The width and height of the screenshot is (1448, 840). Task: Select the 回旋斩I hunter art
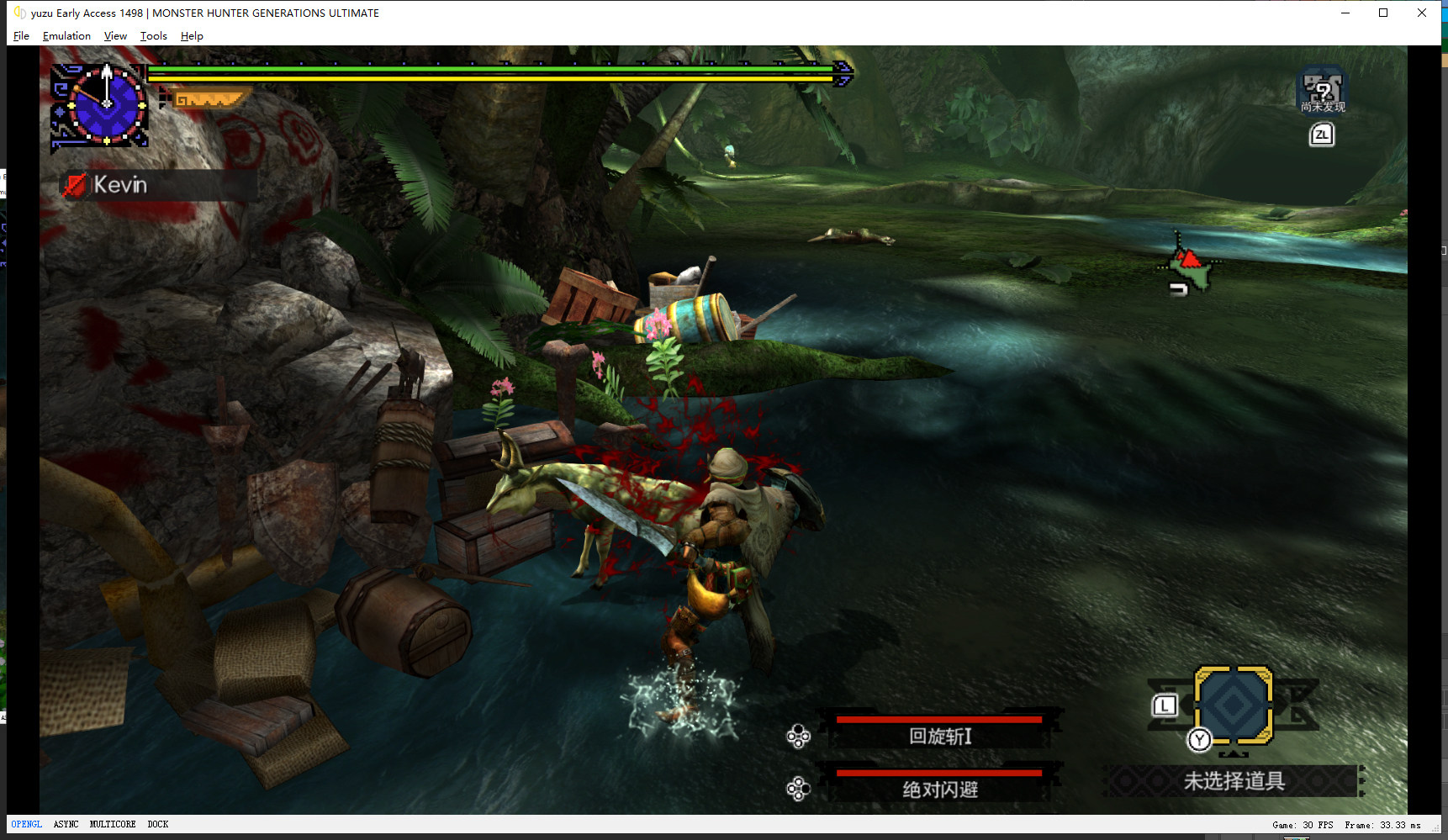click(x=939, y=736)
